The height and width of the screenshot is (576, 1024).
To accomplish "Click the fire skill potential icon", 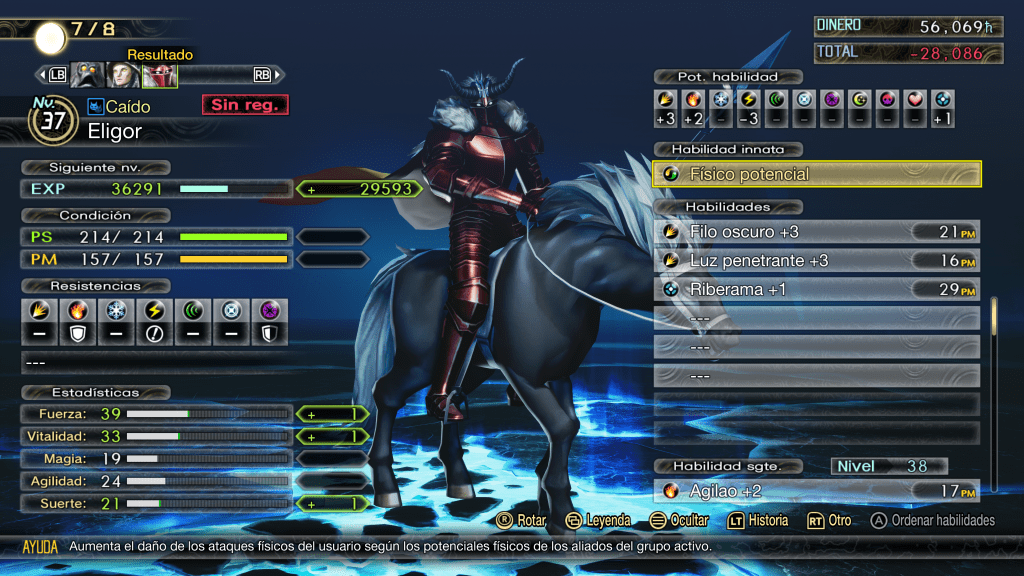I will (693, 99).
